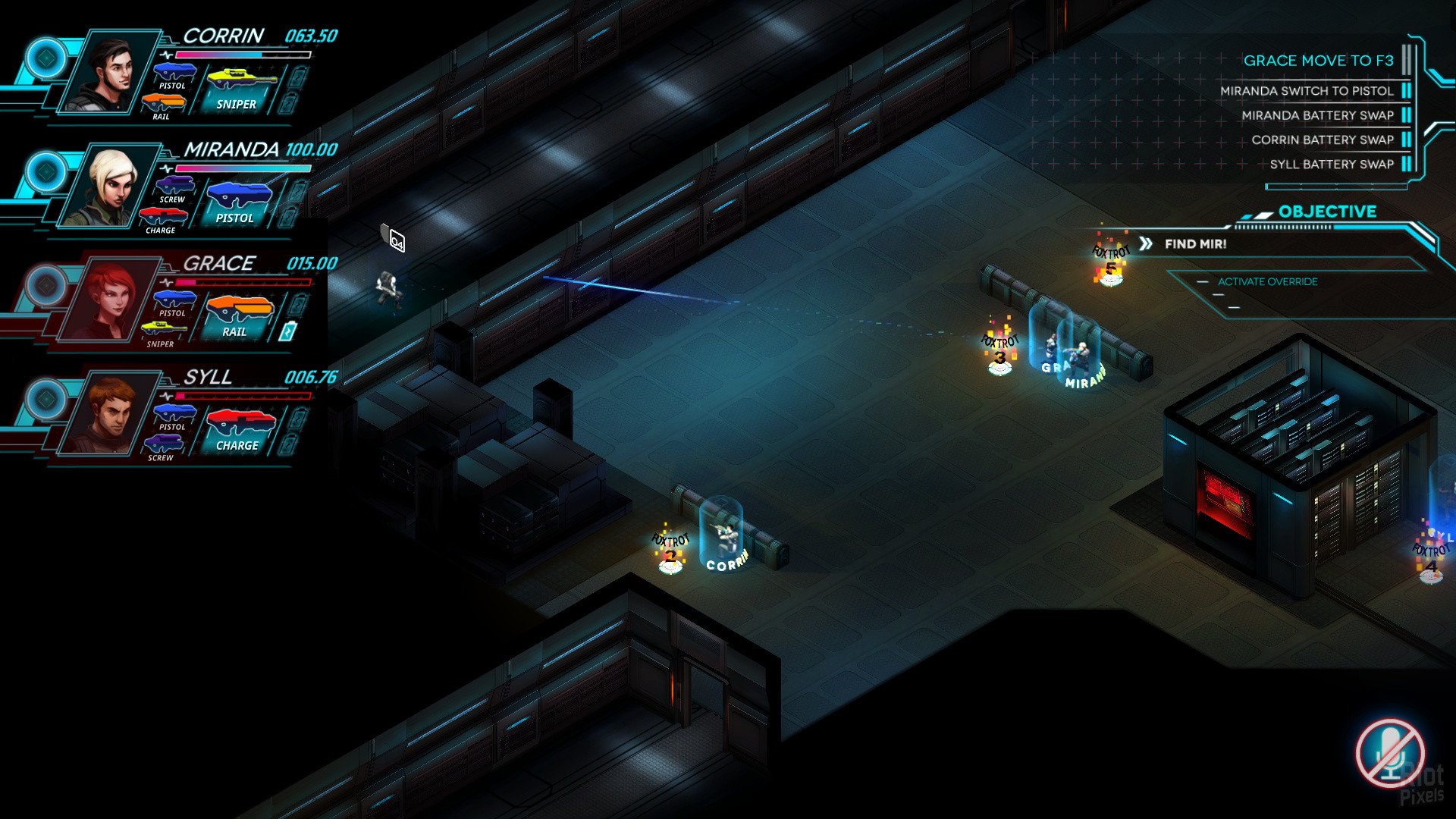The width and height of the screenshot is (1456, 819).
Task: Switch Grace to the Sniper weapon
Action: pos(162,334)
